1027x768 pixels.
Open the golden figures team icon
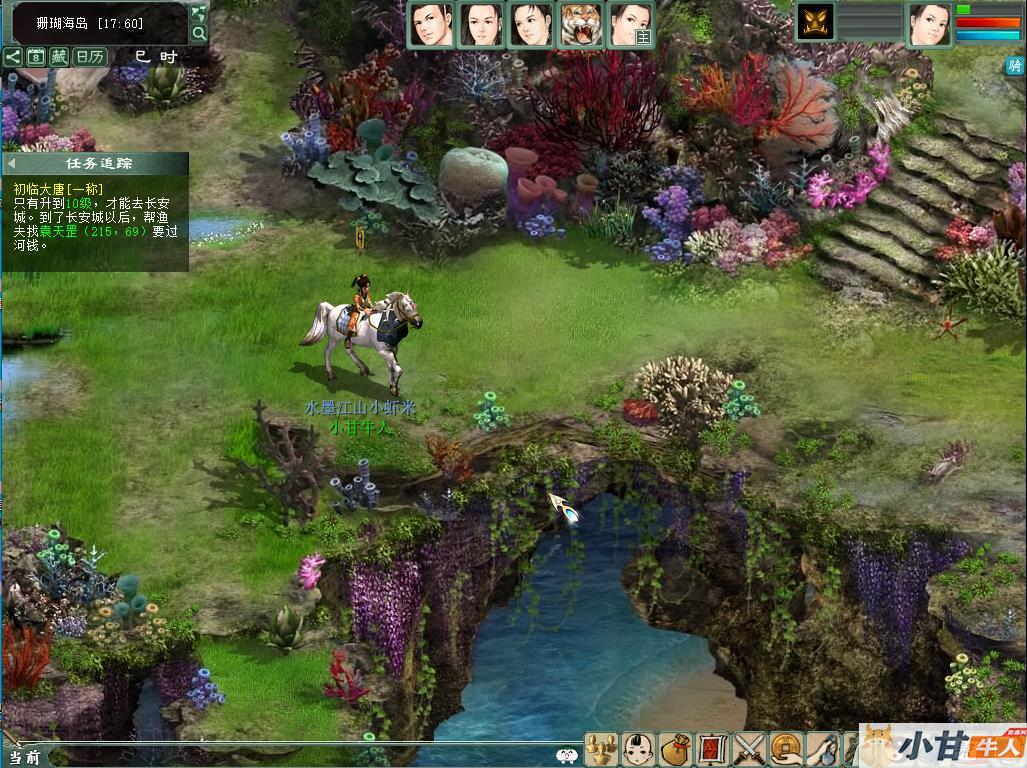click(x=600, y=749)
